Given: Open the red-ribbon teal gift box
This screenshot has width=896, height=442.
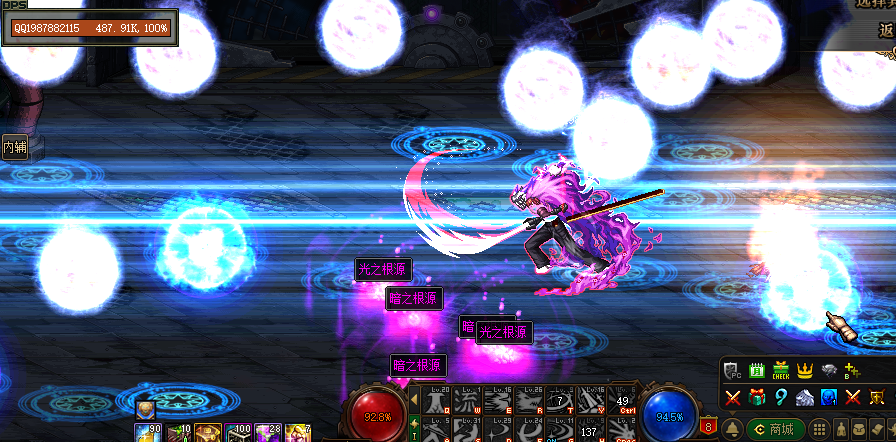Looking at the screenshot, I should click(x=756, y=397).
